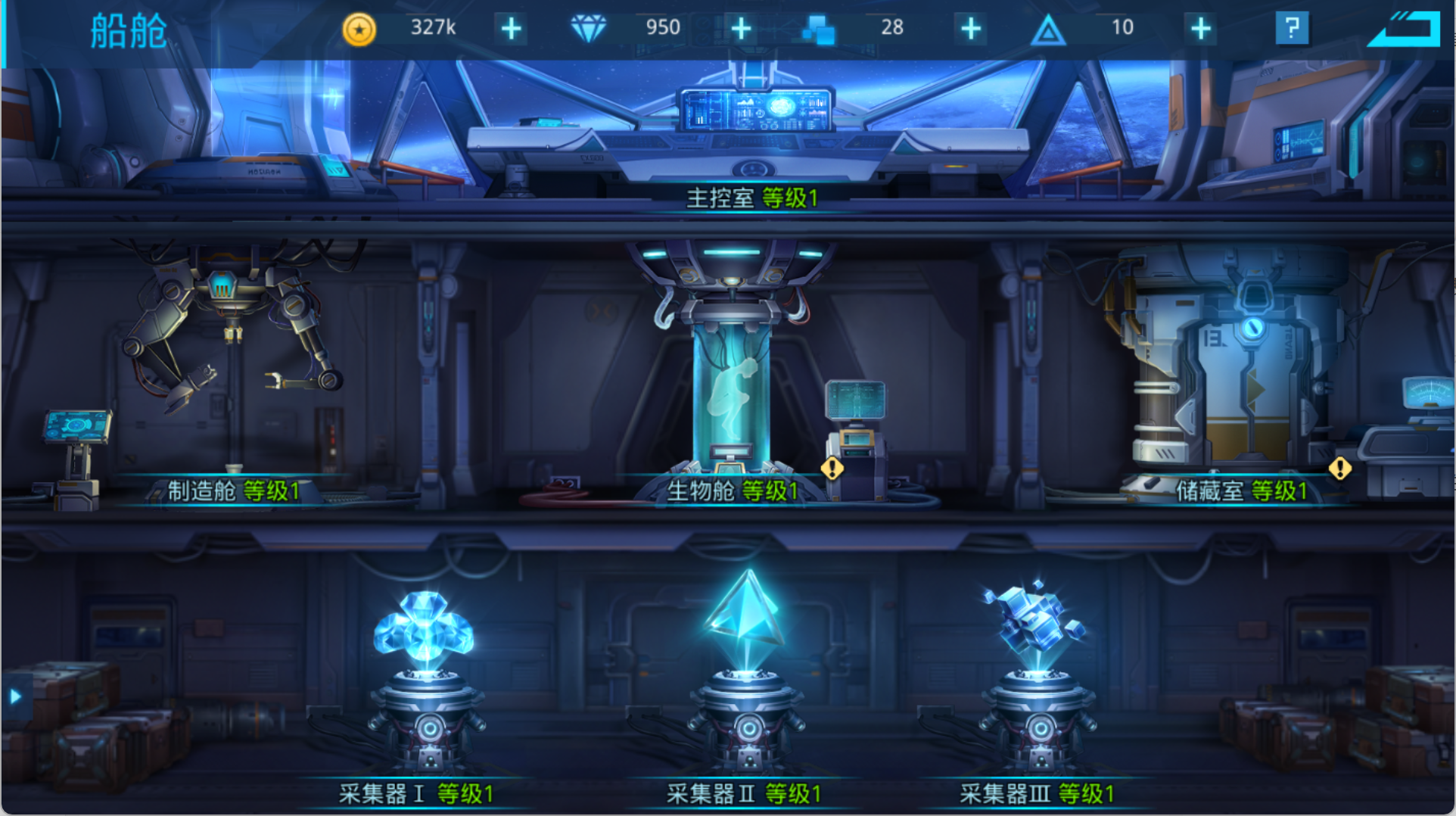Select 采集器 III collector
The width and height of the screenshot is (1456, 816).
(x=1038, y=681)
